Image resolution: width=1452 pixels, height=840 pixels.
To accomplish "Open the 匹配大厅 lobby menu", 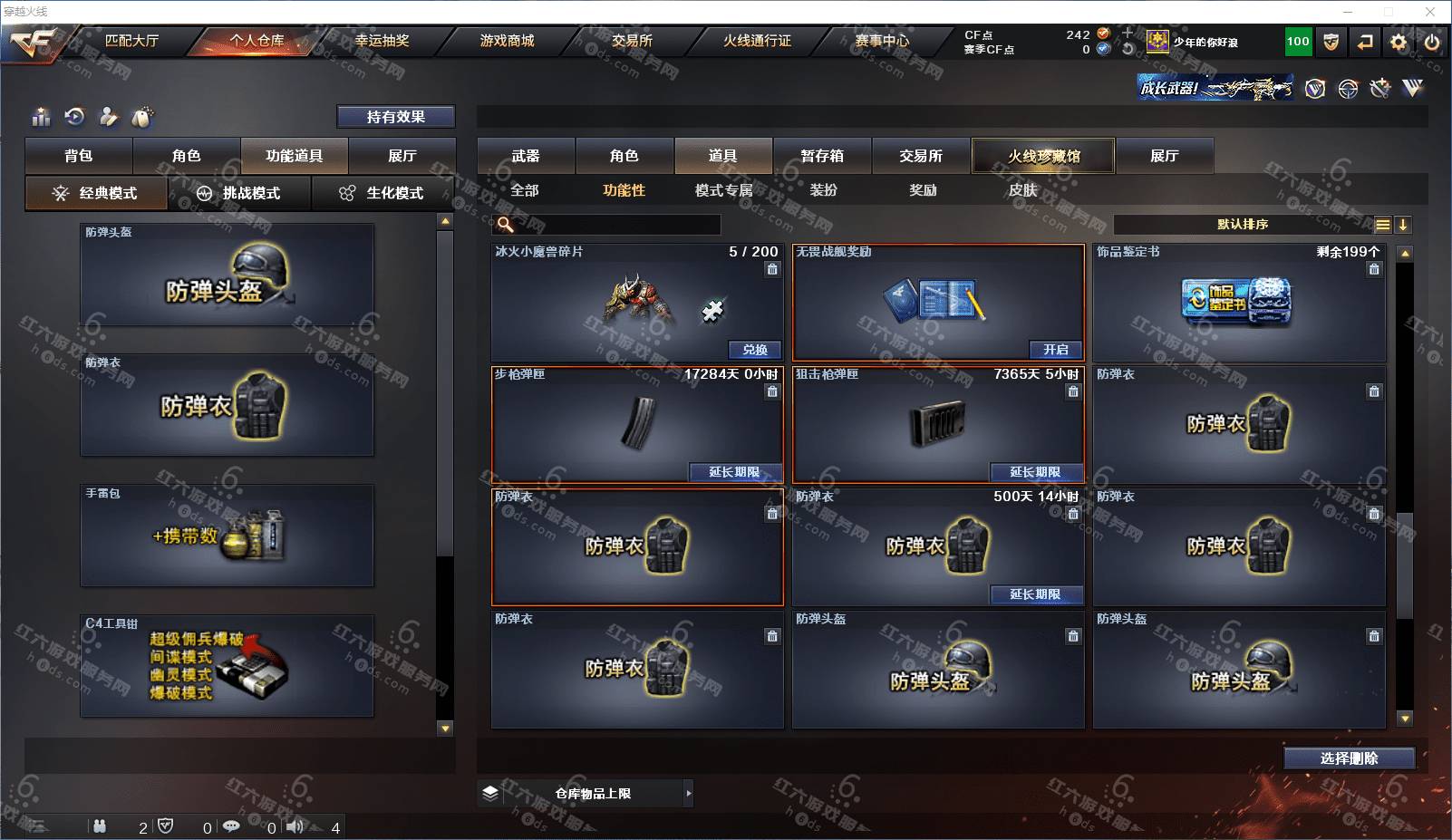I will coord(131,41).
